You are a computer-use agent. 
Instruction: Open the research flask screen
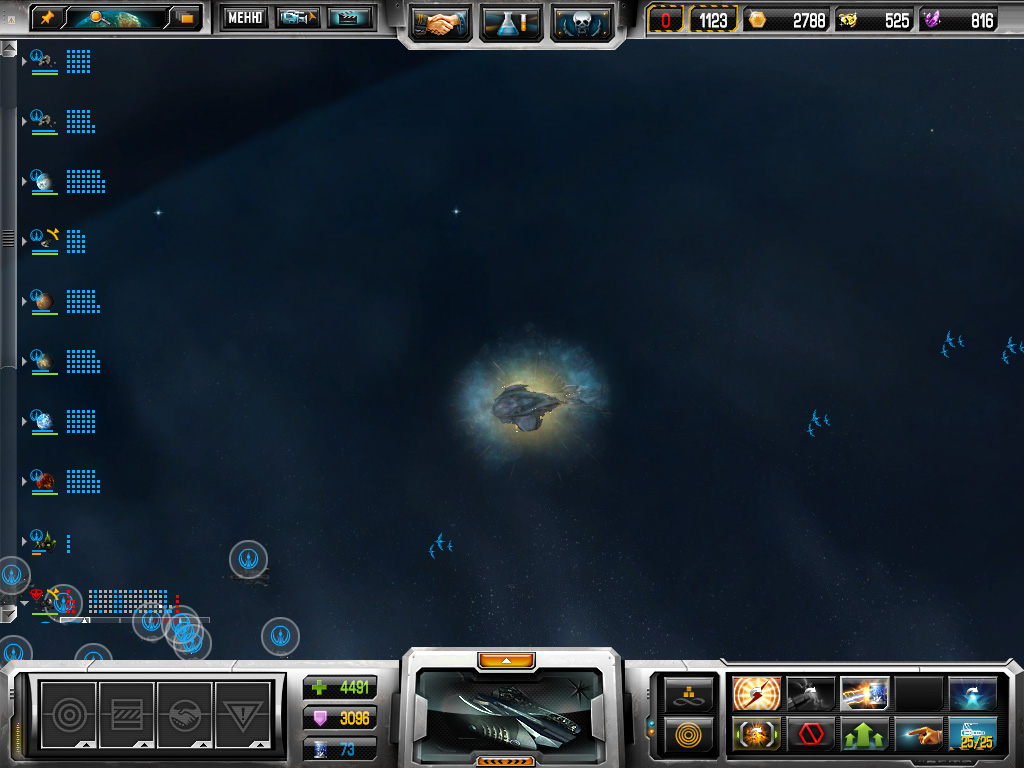[511, 22]
